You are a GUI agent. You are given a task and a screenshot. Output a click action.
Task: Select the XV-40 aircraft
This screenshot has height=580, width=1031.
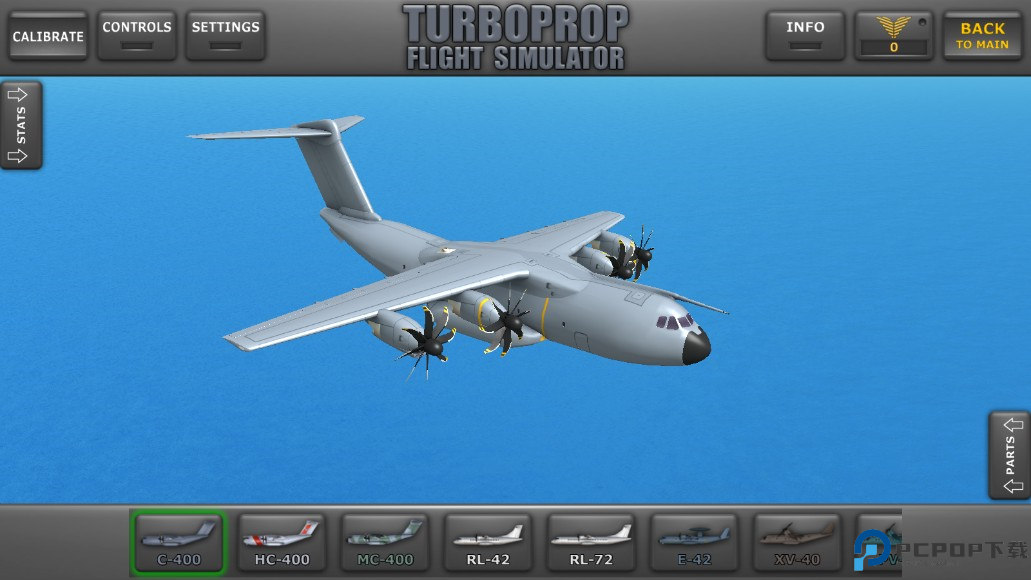coord(797,543)
